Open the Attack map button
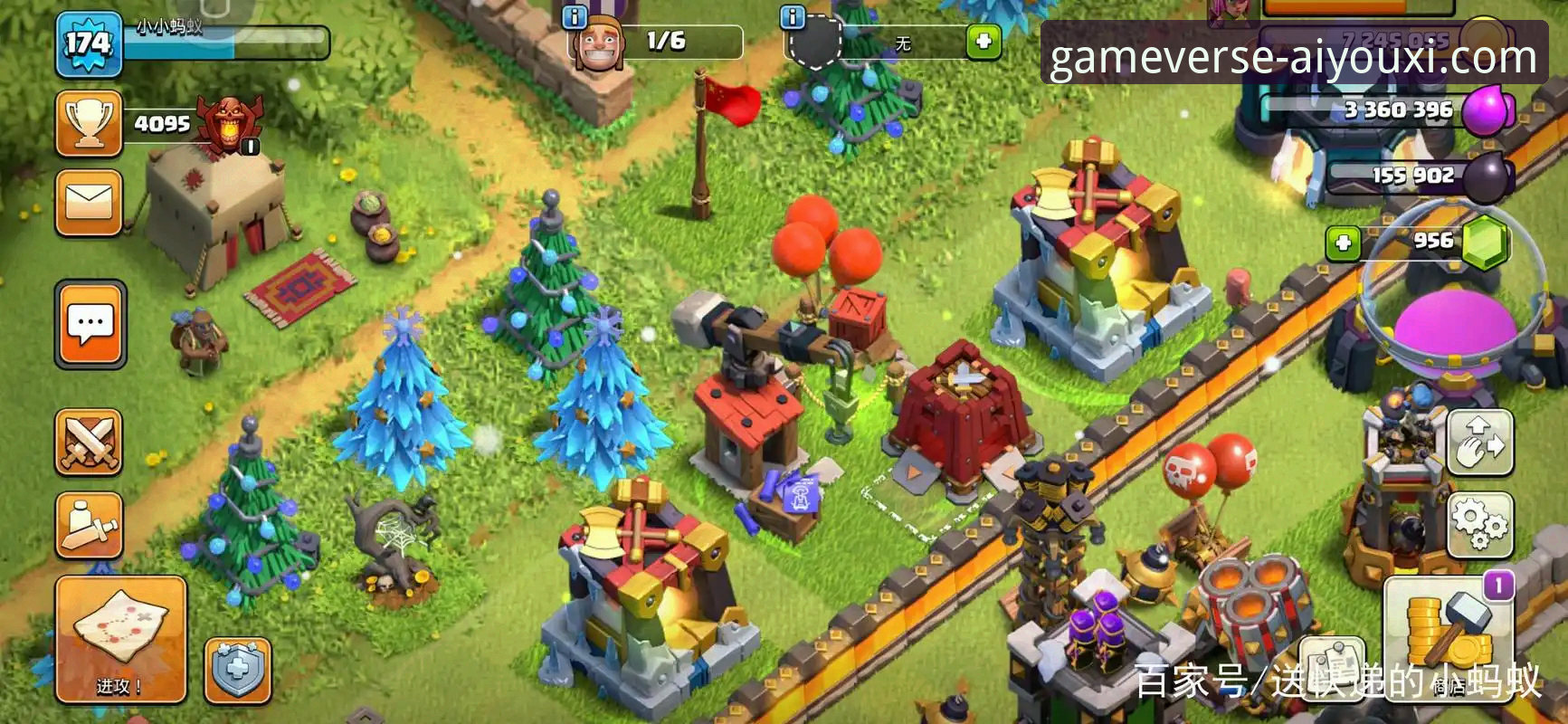This screenshot has height=724, width=1568. pyautogui.click(x=121, y=639)
